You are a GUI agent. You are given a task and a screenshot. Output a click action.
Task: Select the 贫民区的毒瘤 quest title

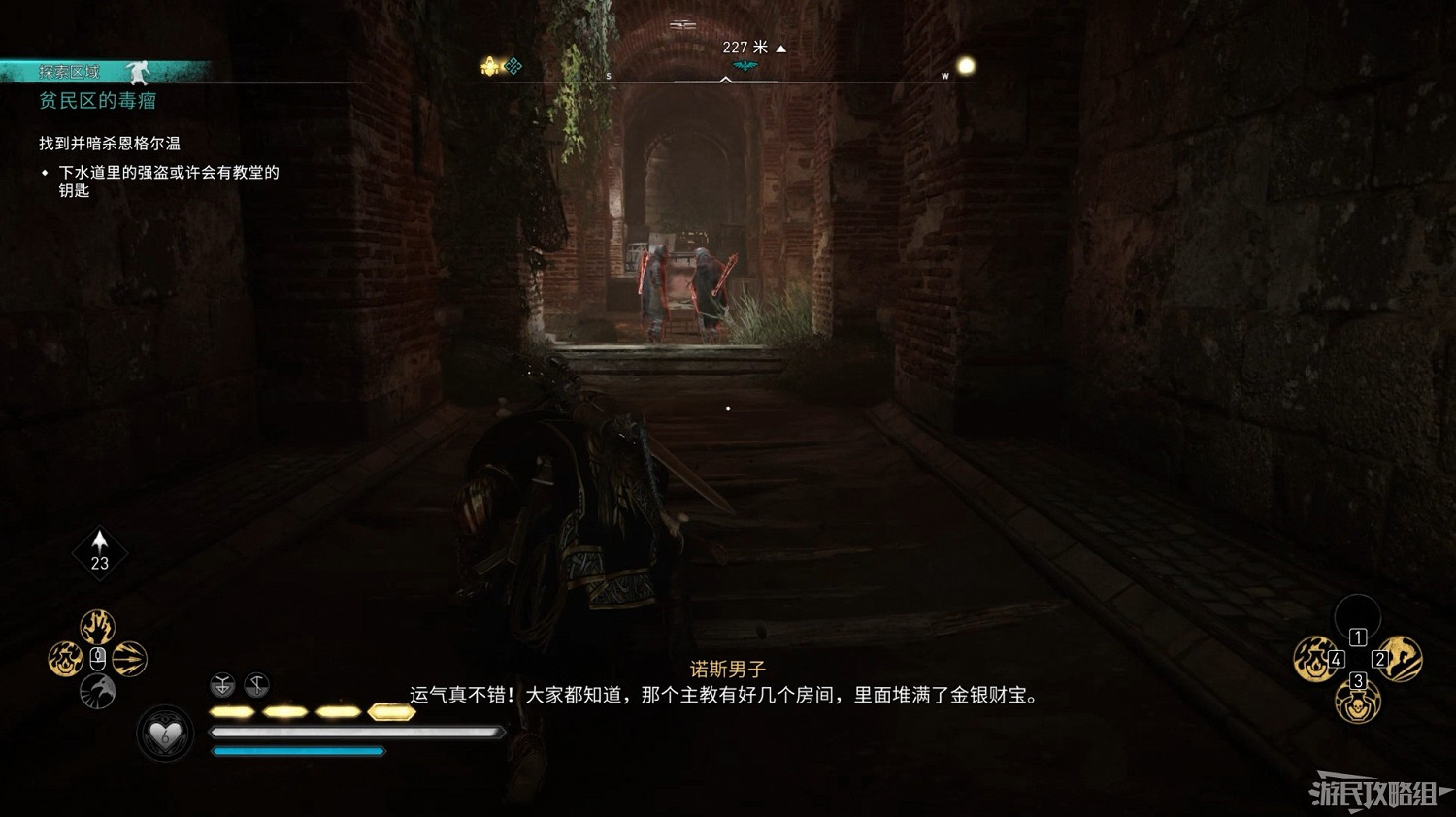click(97, 101)
